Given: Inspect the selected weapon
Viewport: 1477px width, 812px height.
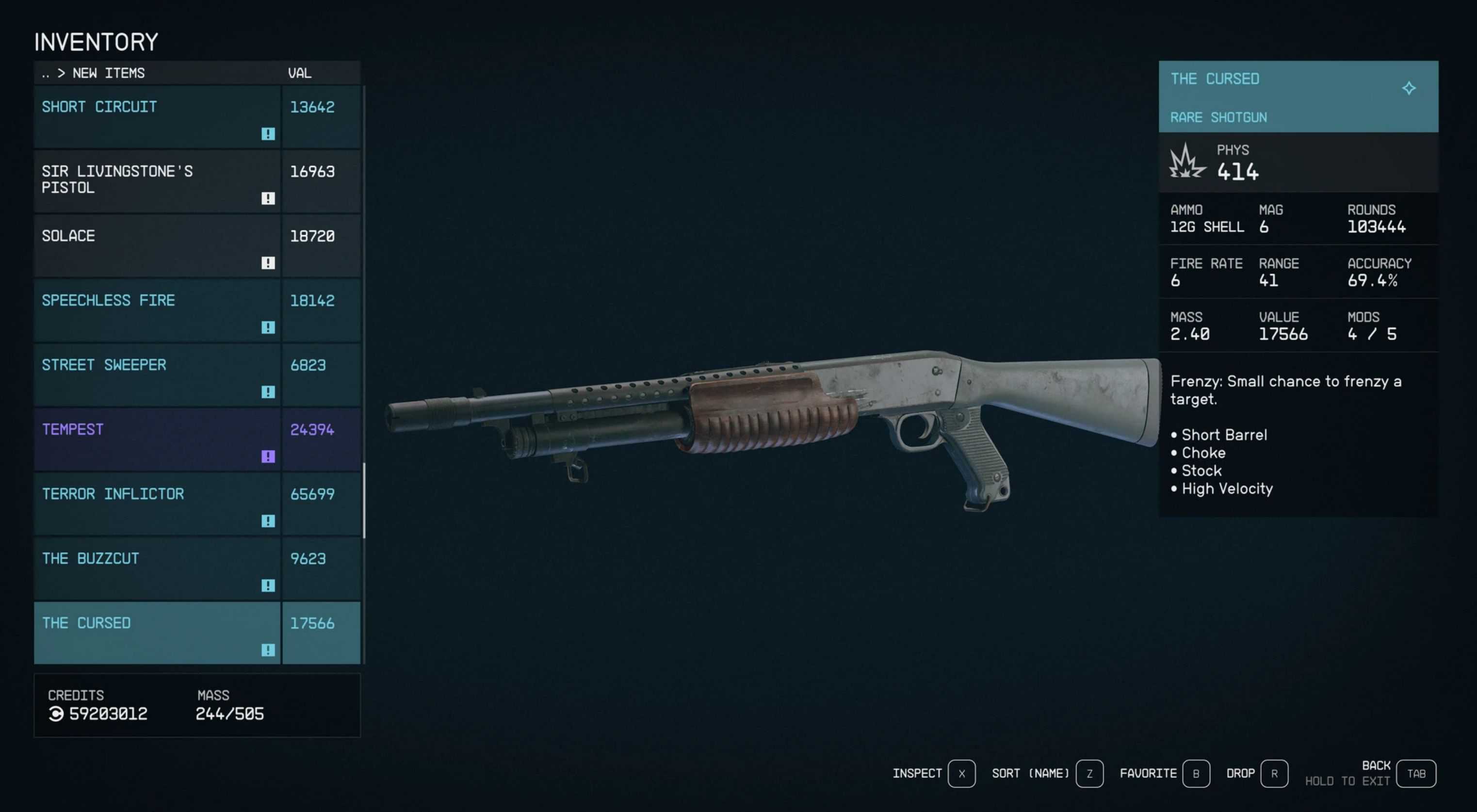Looking at the screenshot, I should (961, 774).
